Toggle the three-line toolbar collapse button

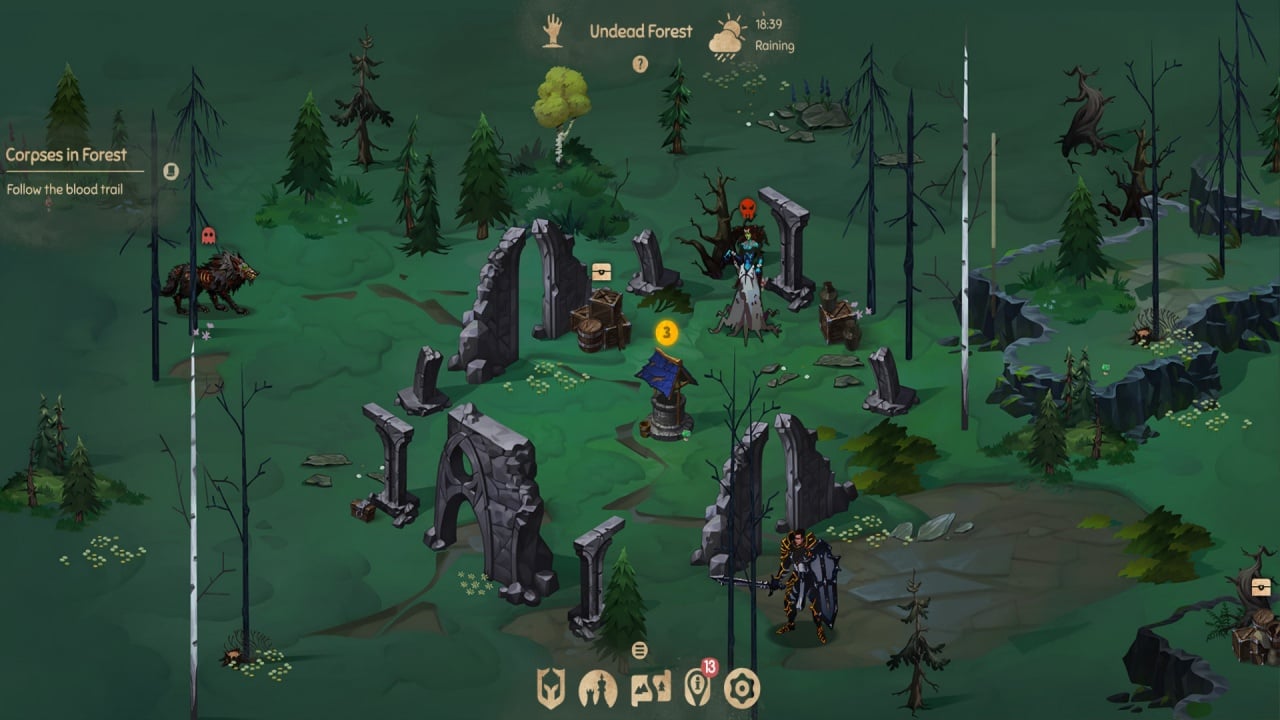click(x=640, y=651)
